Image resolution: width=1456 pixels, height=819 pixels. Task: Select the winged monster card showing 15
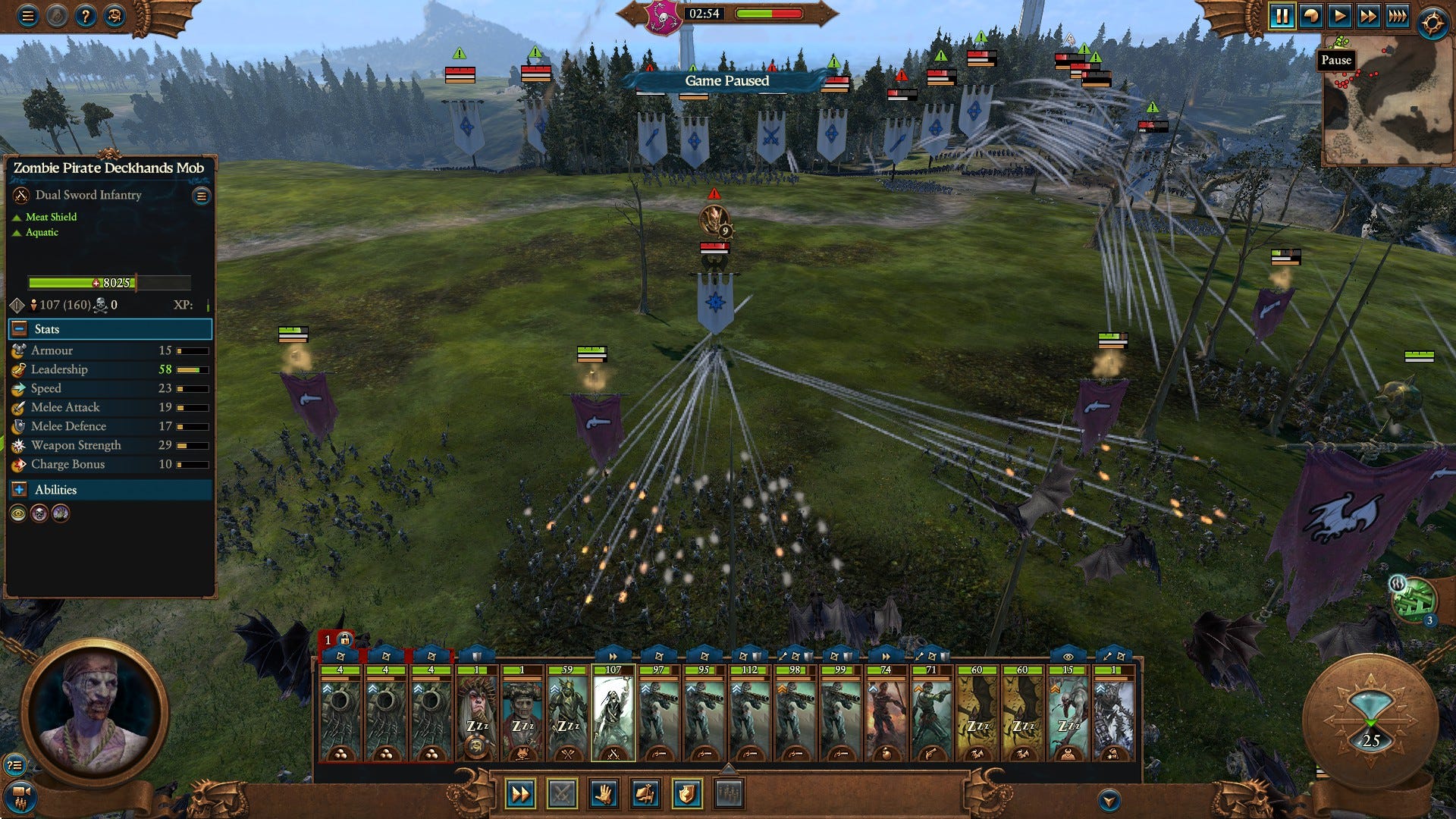(x=1068, y=713)
